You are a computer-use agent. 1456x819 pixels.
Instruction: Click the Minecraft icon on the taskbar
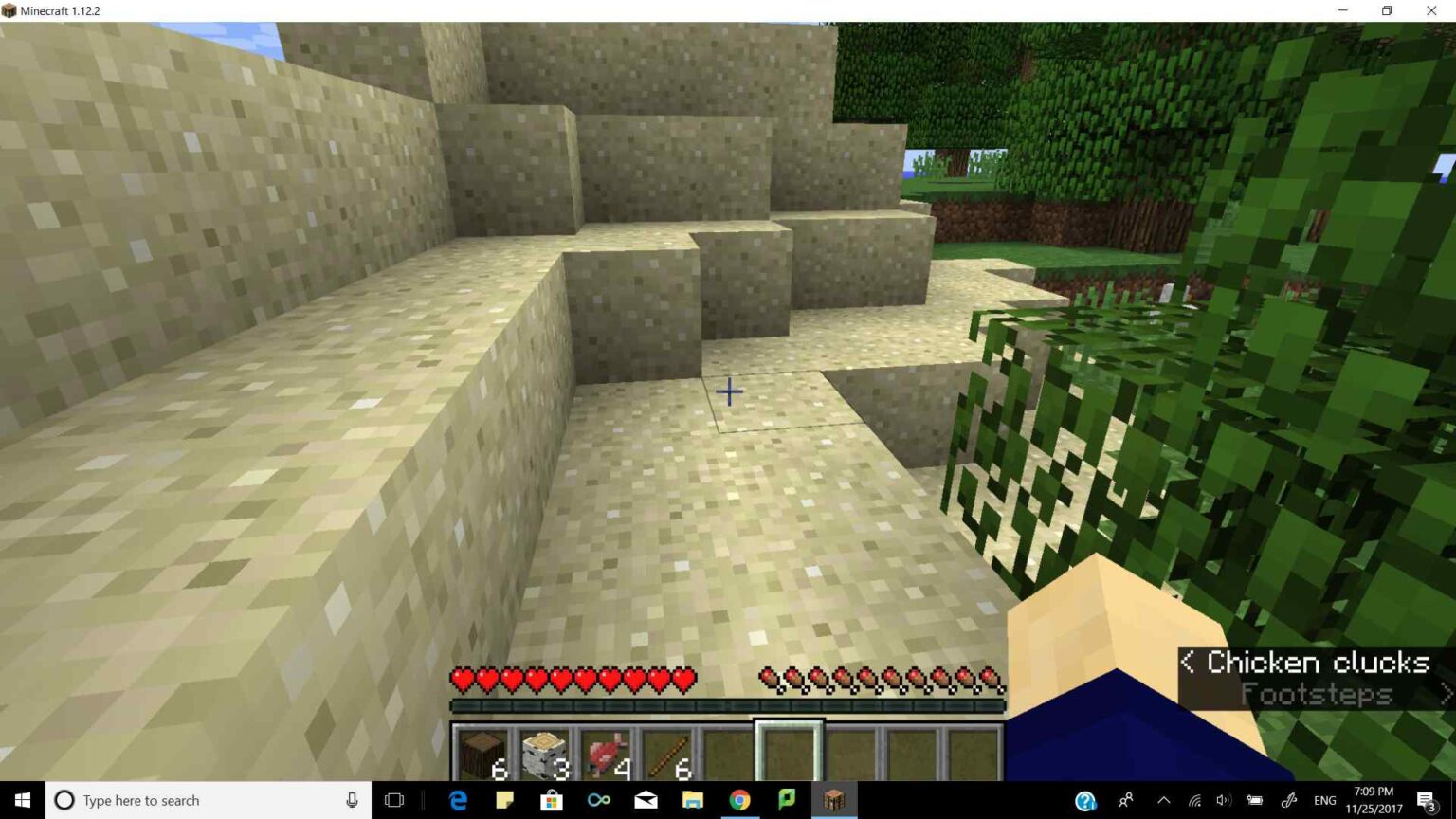[833, 800]
